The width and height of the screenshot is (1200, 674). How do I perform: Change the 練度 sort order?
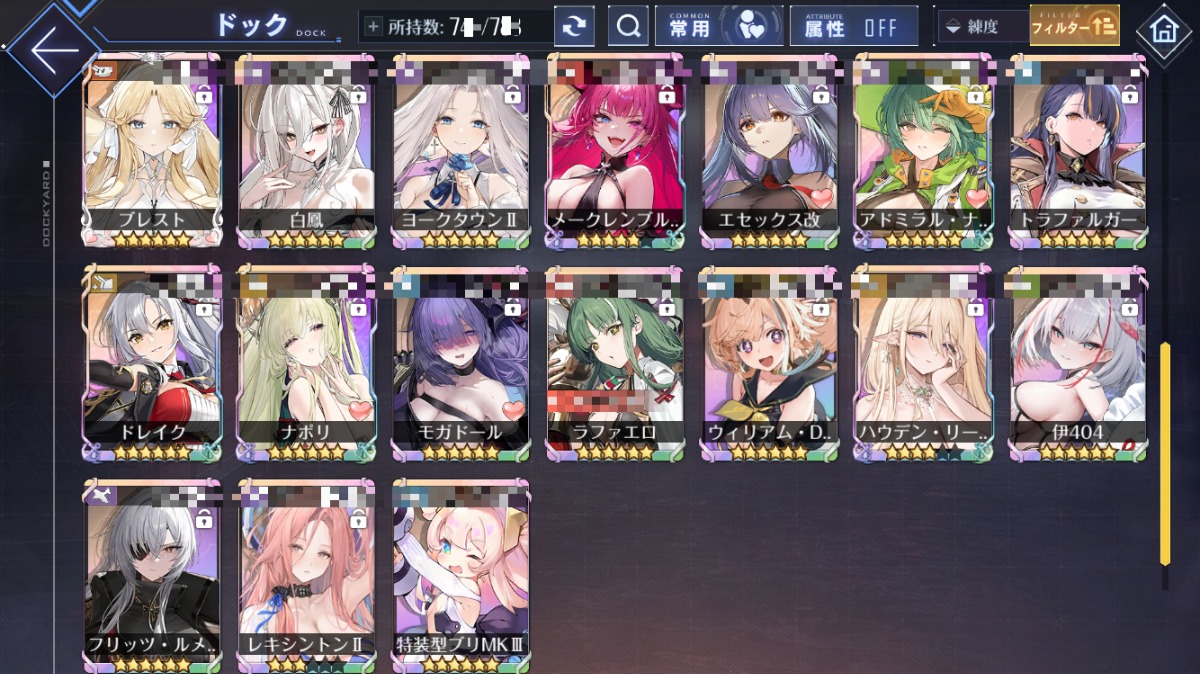click(982, 27)
